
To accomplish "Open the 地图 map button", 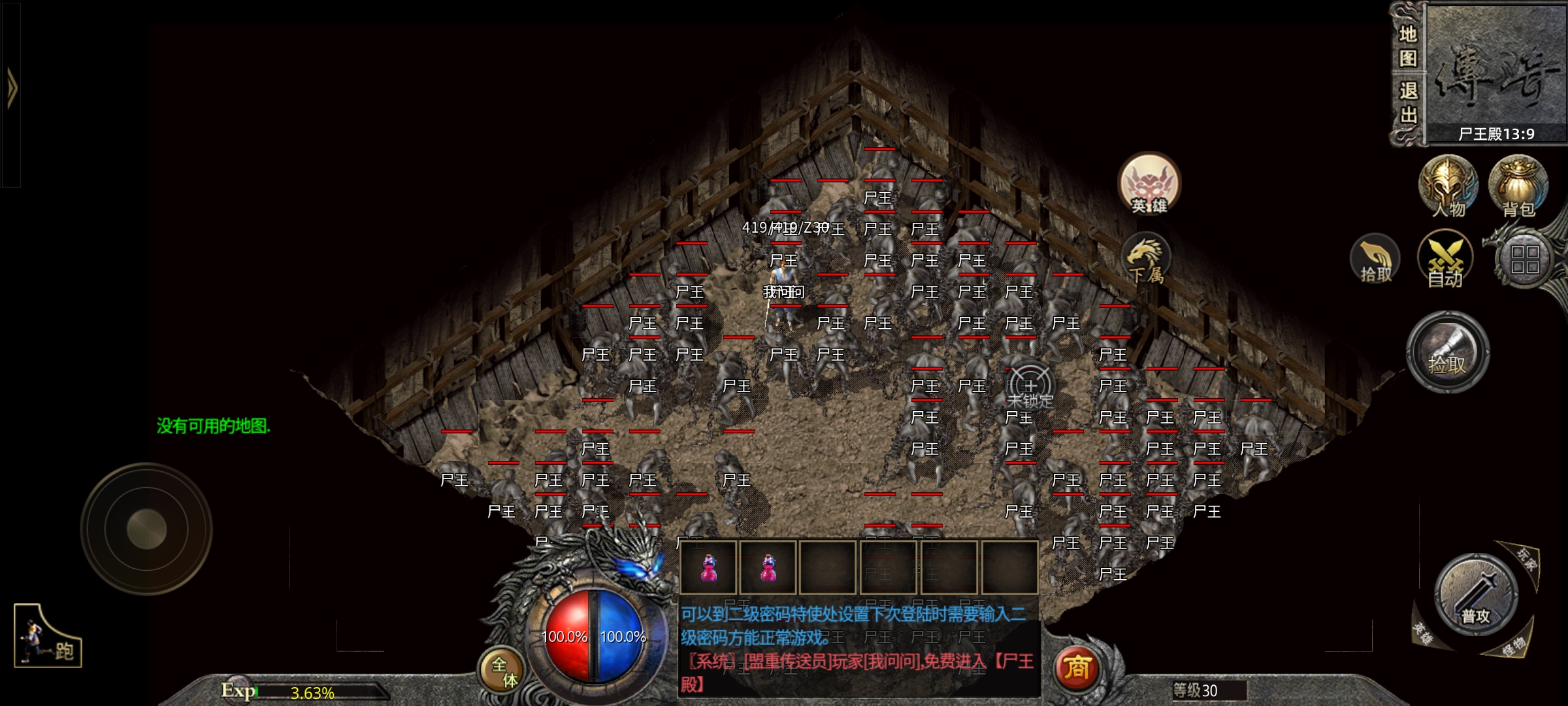I will [x=1407, y=46].
